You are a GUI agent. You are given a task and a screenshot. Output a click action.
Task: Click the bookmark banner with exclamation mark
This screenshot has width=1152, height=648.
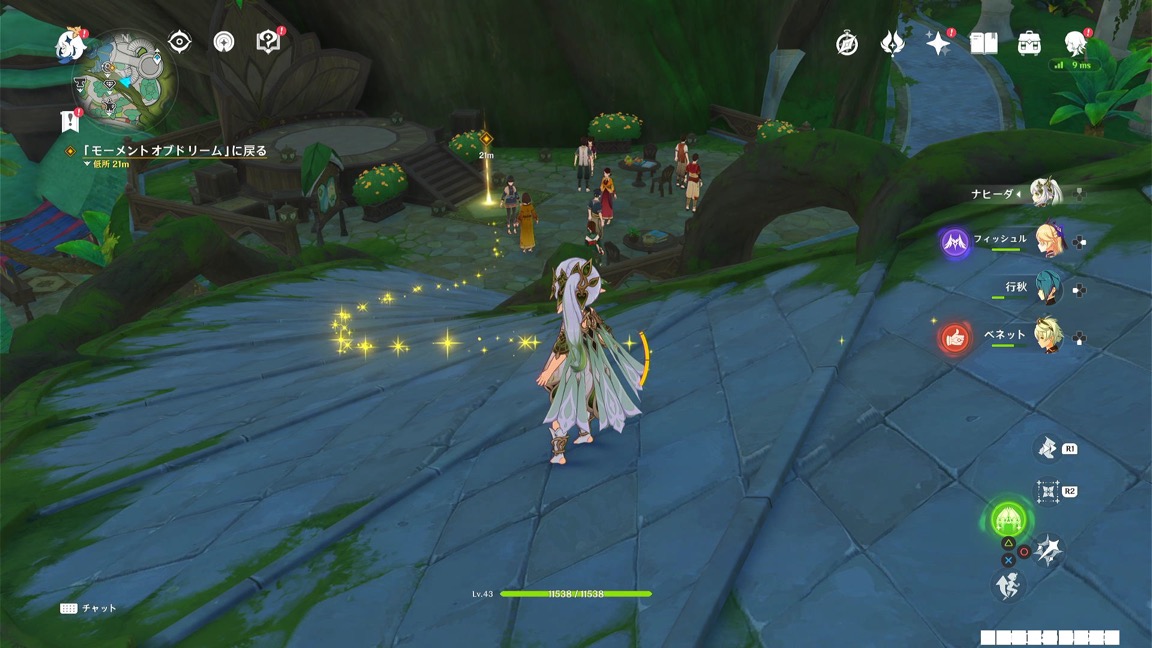tap(69, 121)
